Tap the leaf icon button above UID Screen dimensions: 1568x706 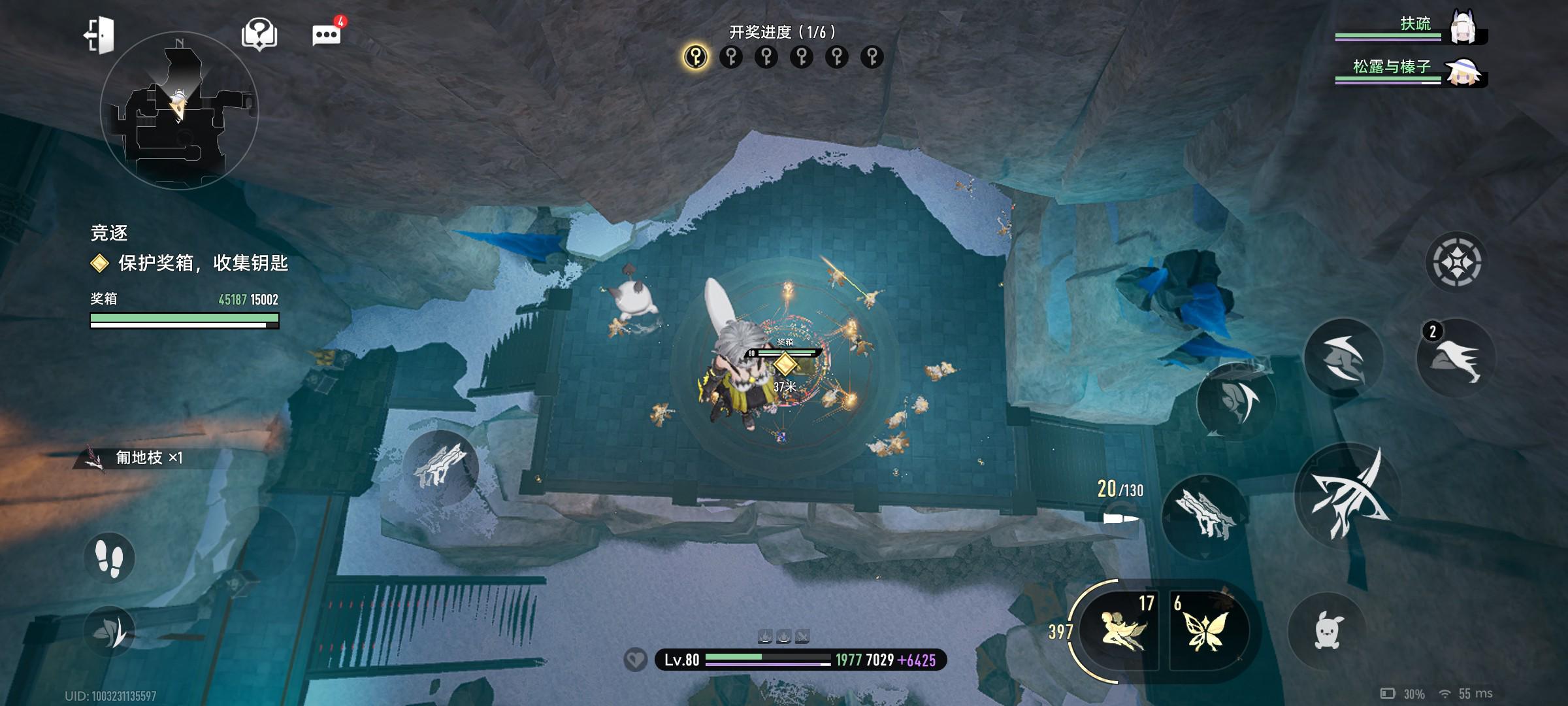(110, 630)
